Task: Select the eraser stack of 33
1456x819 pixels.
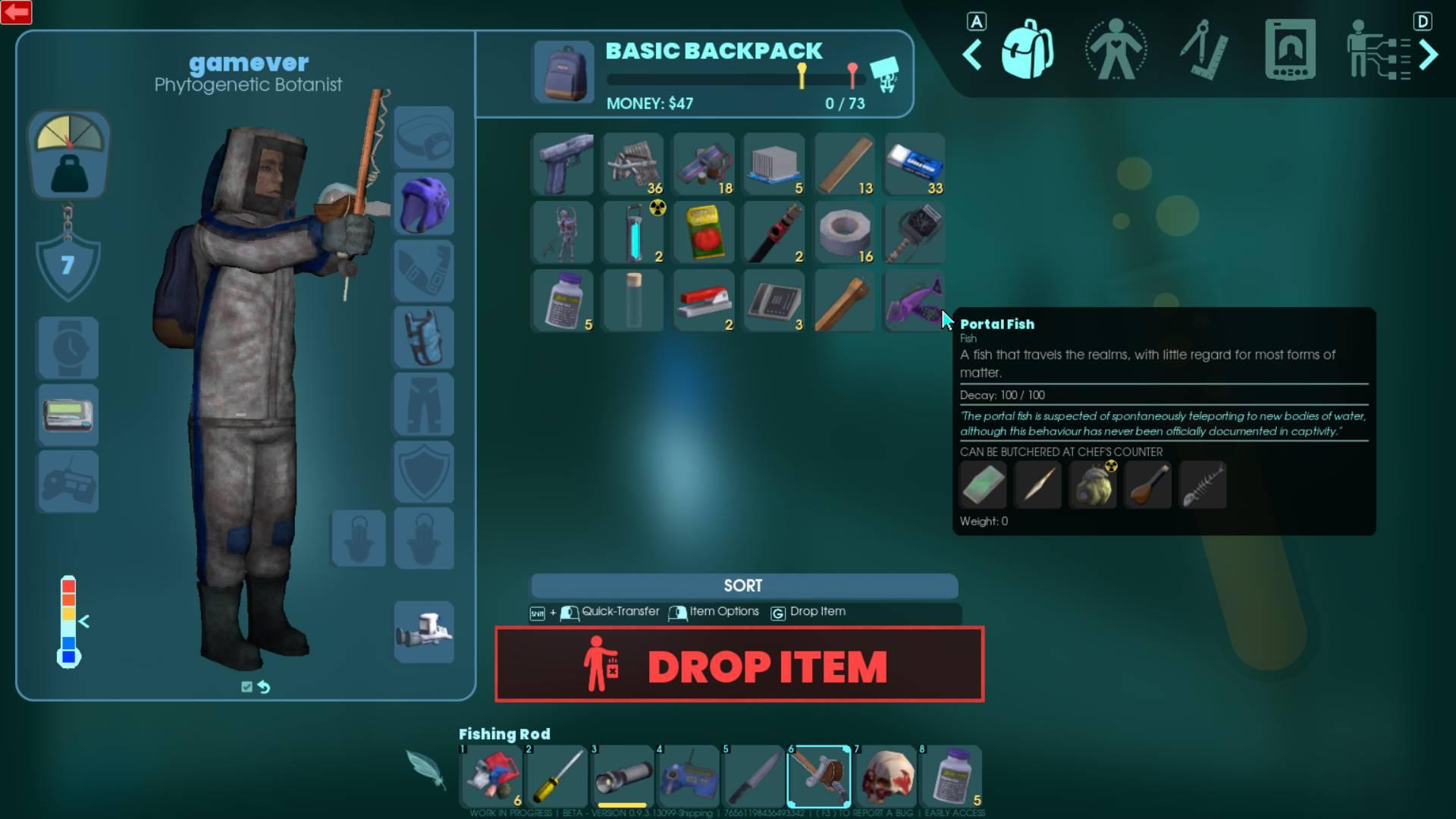Action: [914, 165]
